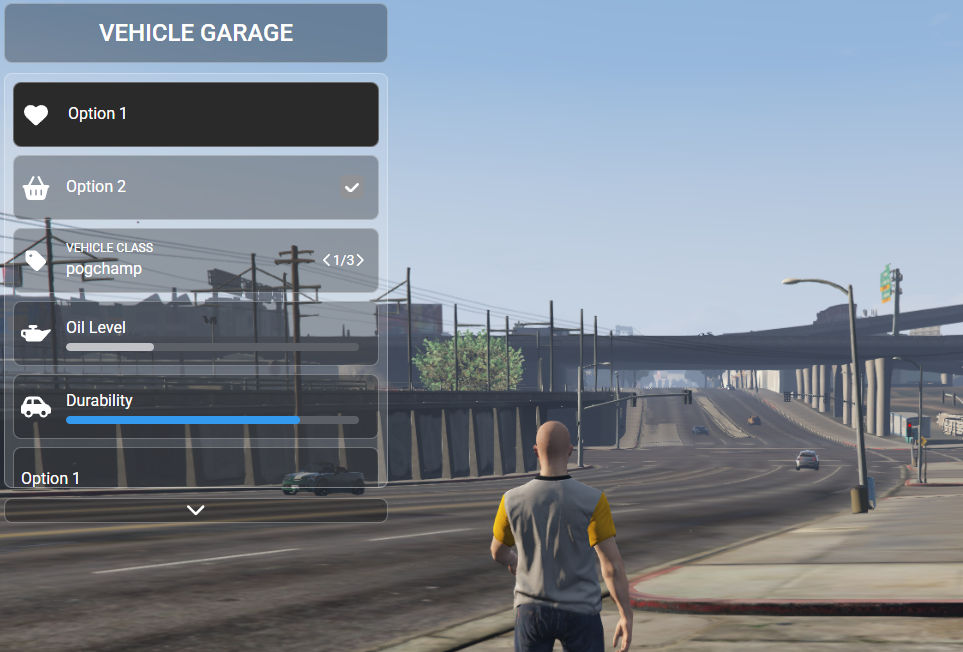Image resolution: width=963 pixels, height=652 pixels.
Task: Choose the next vehicle class with right arrow
Action: [360, 260]
